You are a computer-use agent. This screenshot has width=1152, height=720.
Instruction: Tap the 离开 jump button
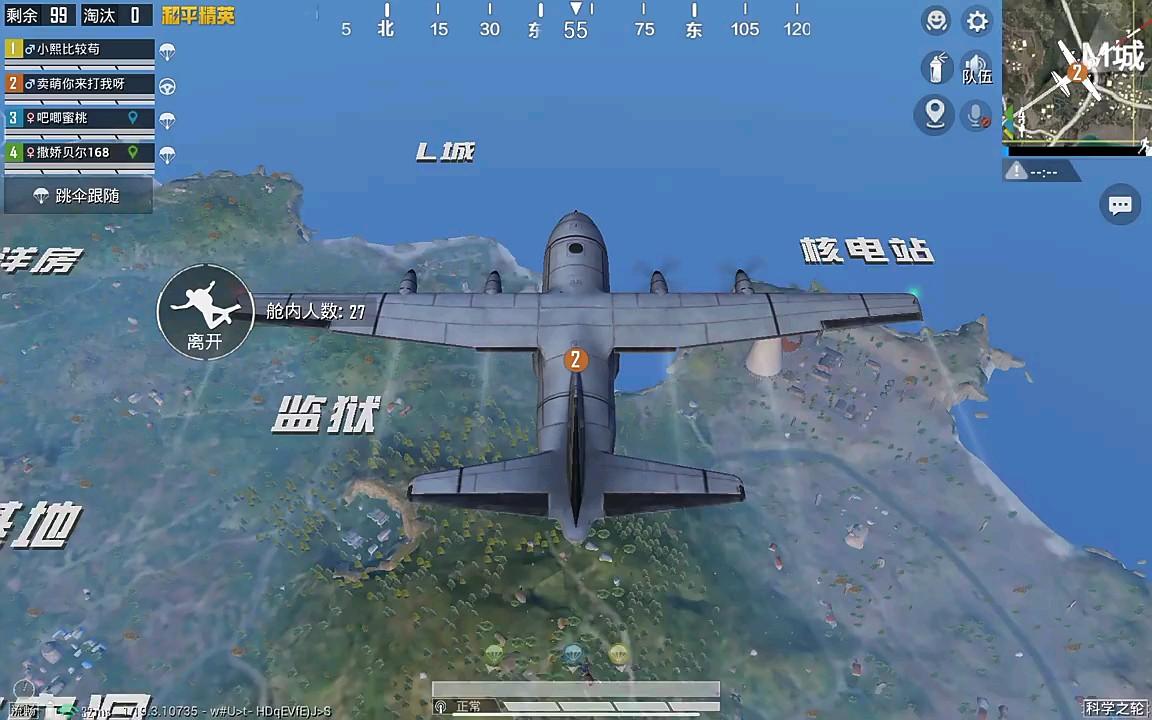coord(205,311)
